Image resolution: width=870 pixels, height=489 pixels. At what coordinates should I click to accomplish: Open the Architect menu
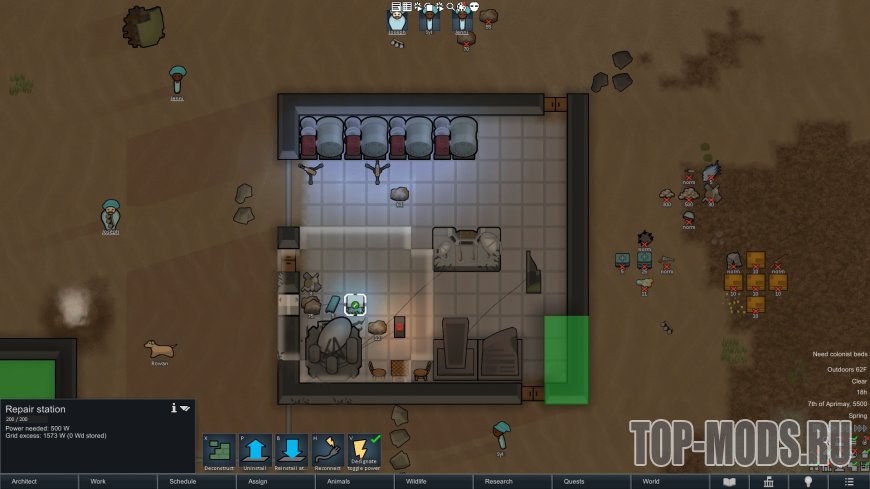(39, 481)
